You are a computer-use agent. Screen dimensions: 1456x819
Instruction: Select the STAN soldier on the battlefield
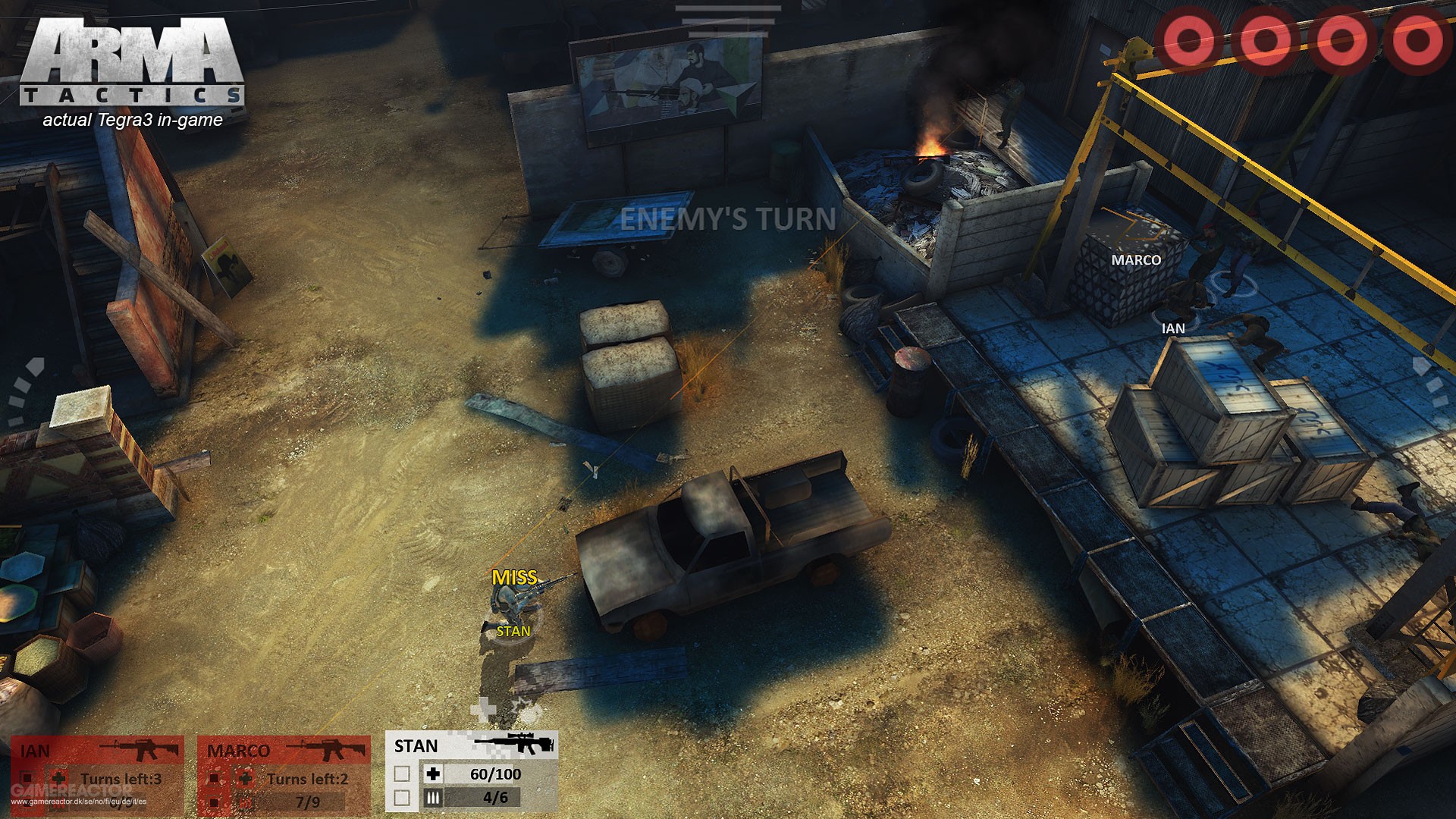[516, 607]
